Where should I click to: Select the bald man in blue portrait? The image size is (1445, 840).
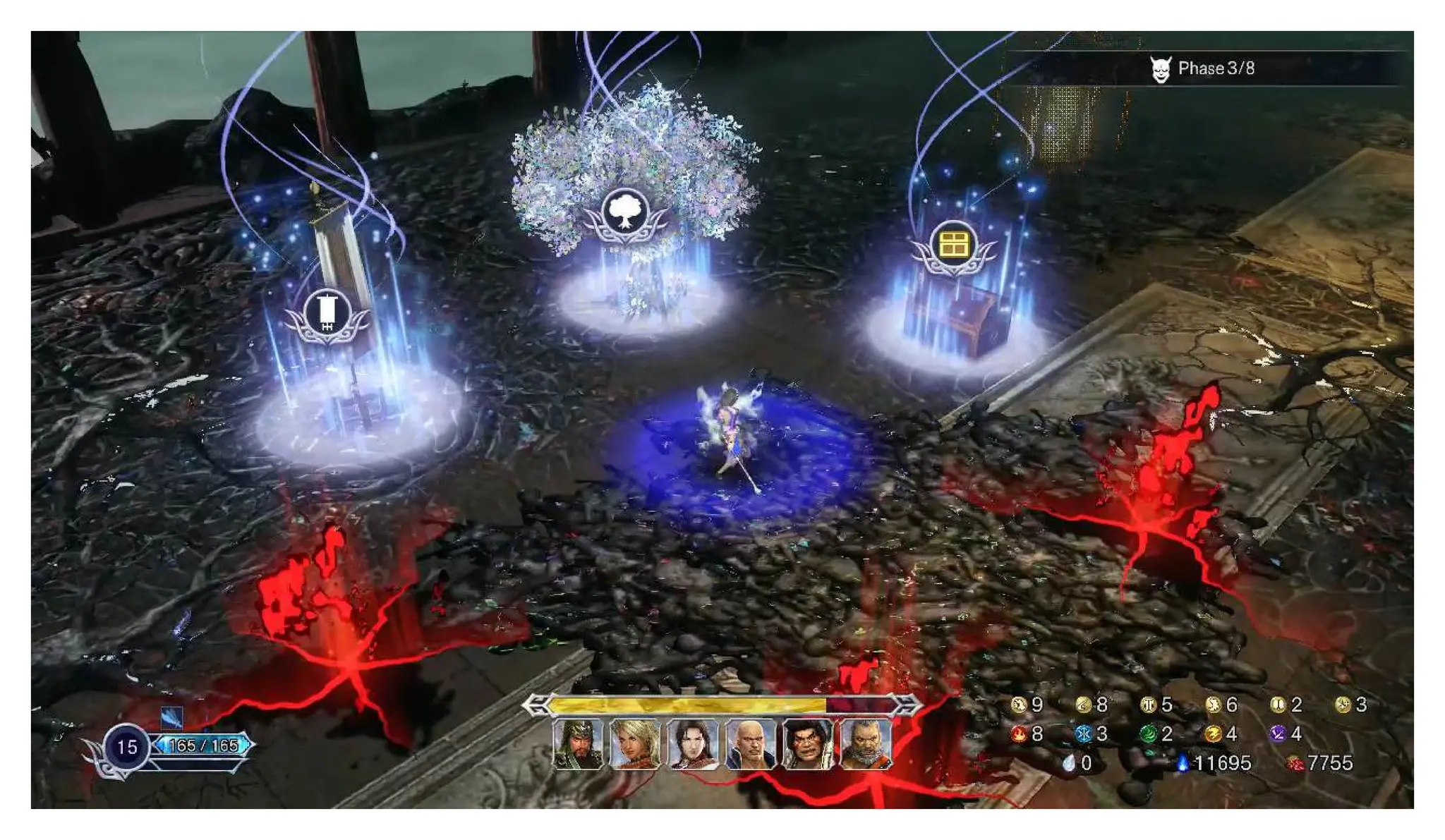pos(751,743)
